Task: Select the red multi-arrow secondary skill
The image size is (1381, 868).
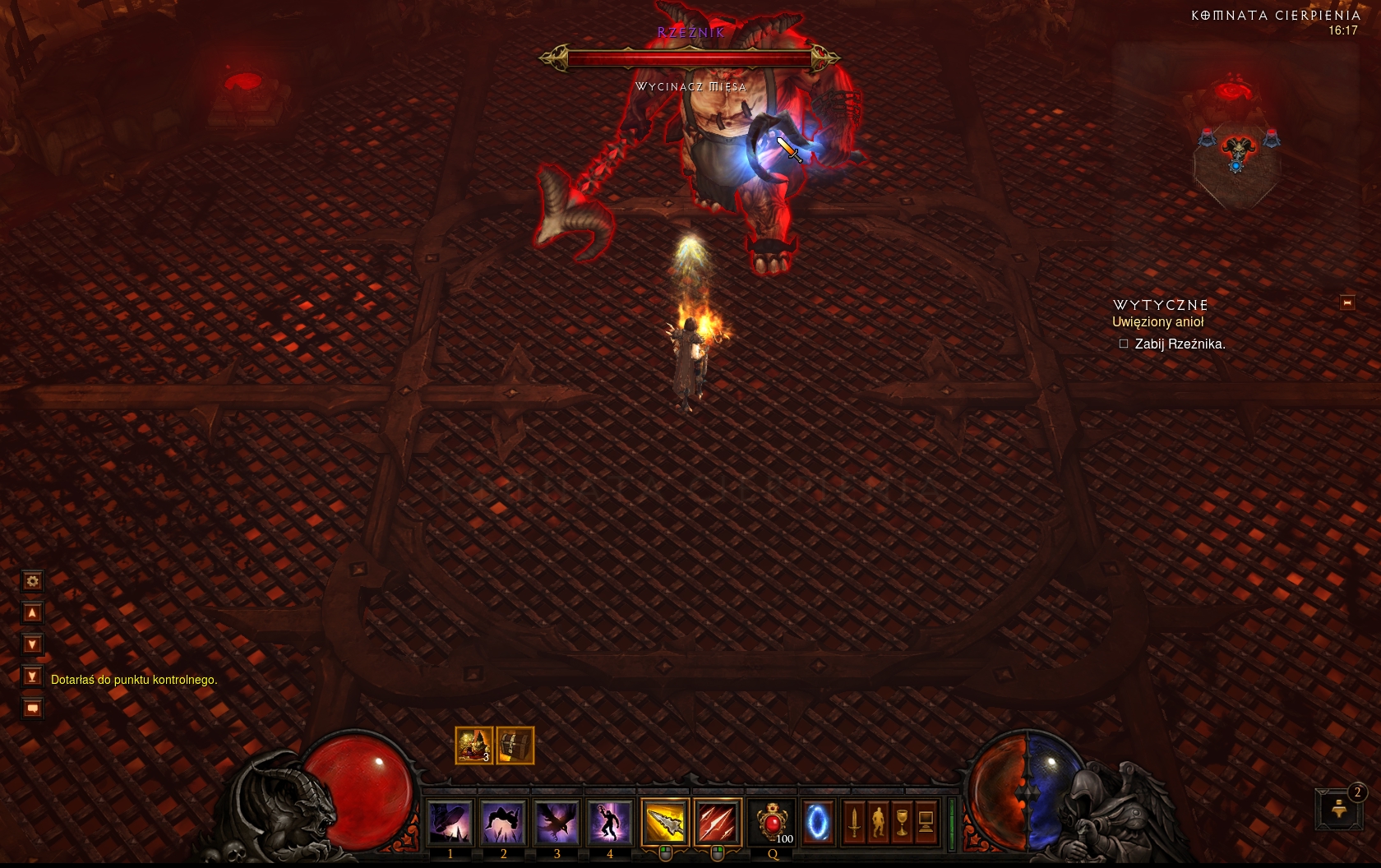Action: pyautogui.click(x=718, y=822)
